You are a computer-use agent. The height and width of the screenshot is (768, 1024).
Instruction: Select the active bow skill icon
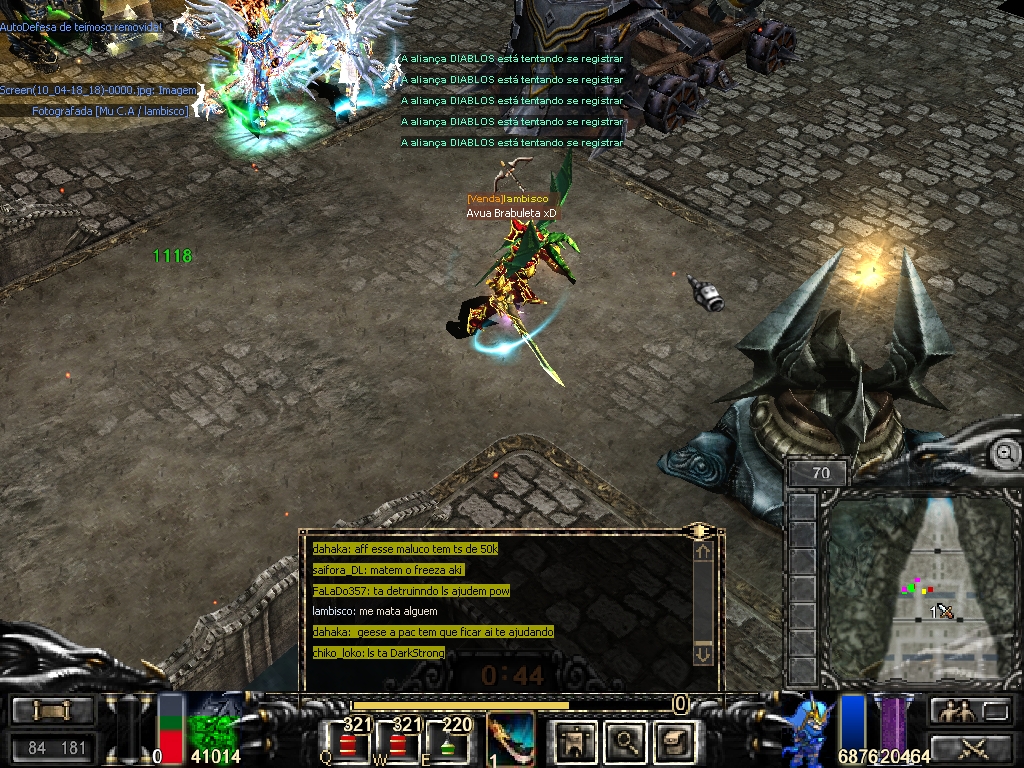(511, 740)
